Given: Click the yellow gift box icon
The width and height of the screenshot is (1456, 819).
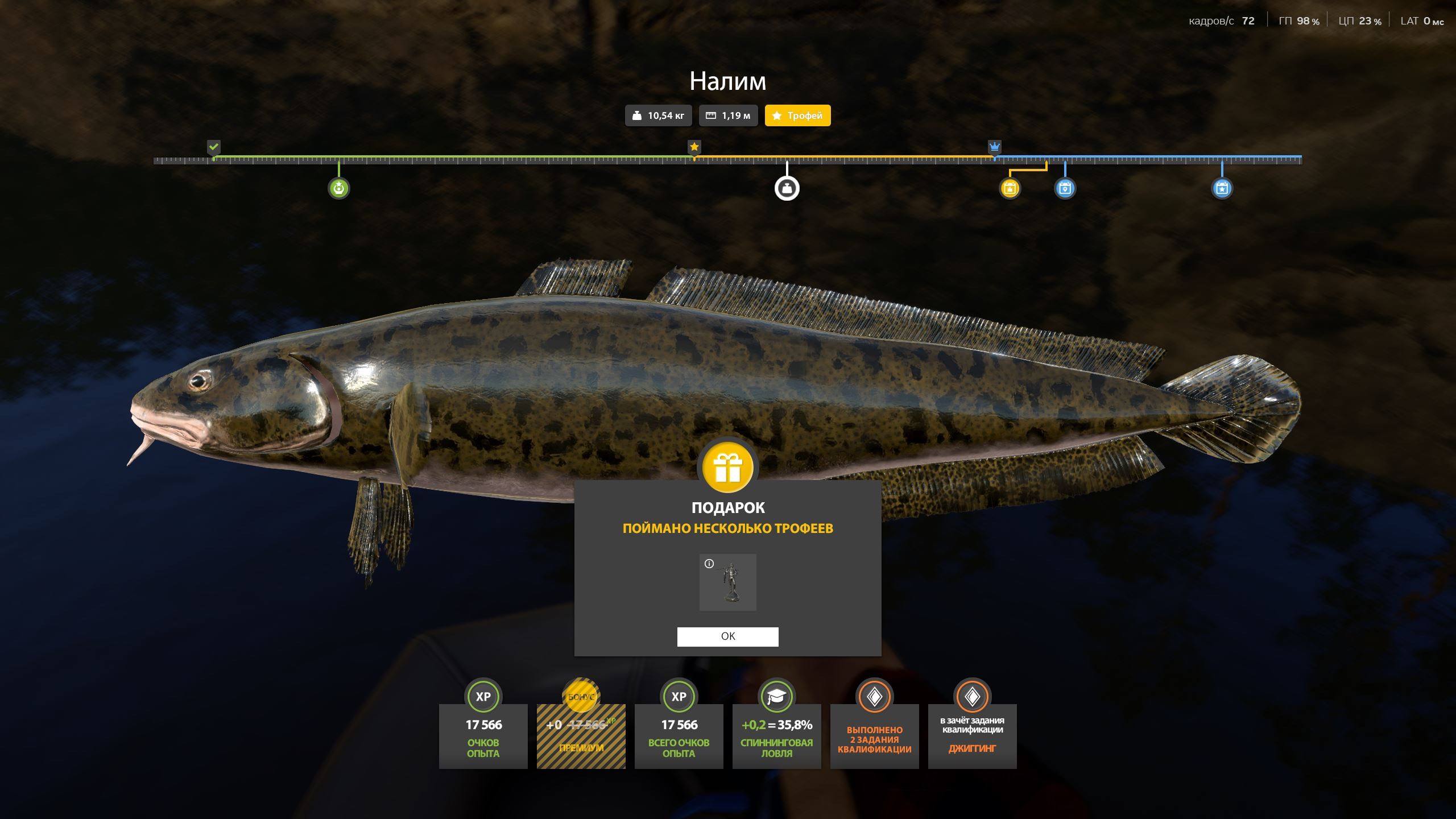Looking at the screenshot, I should coord(727,468).
